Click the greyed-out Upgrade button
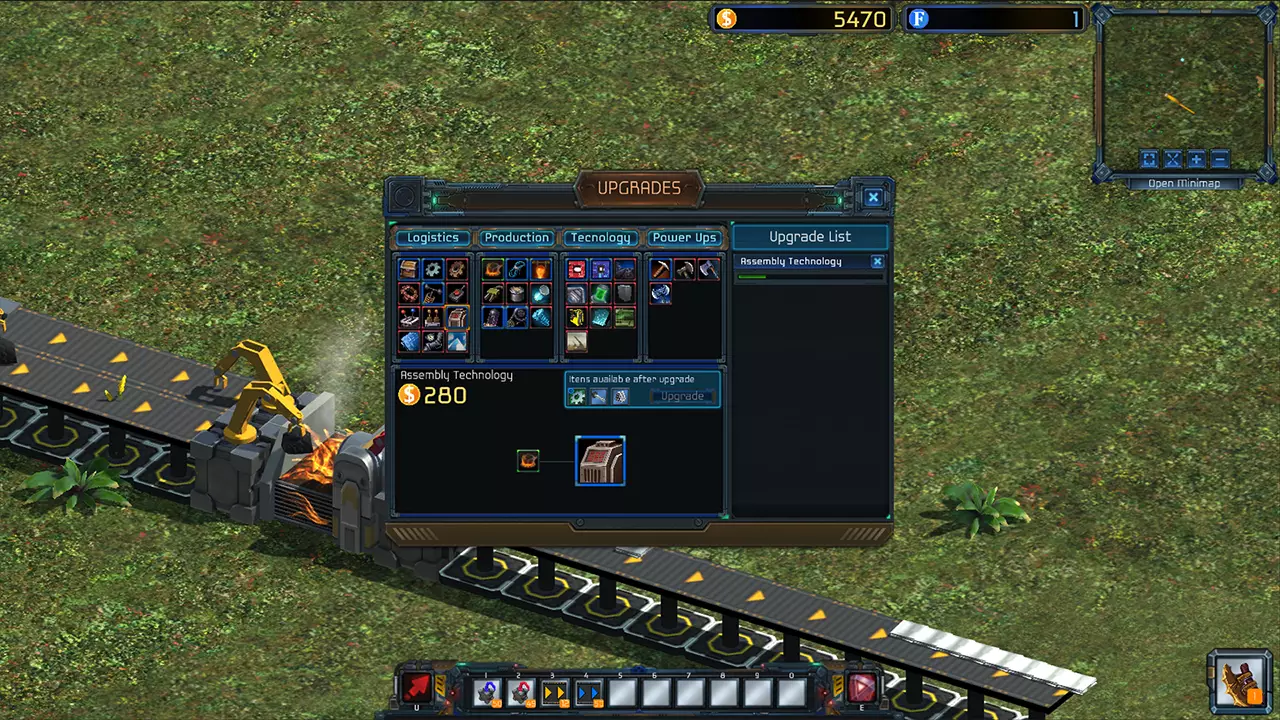Viewport: 1280px width, 720px height. [683, 397]
